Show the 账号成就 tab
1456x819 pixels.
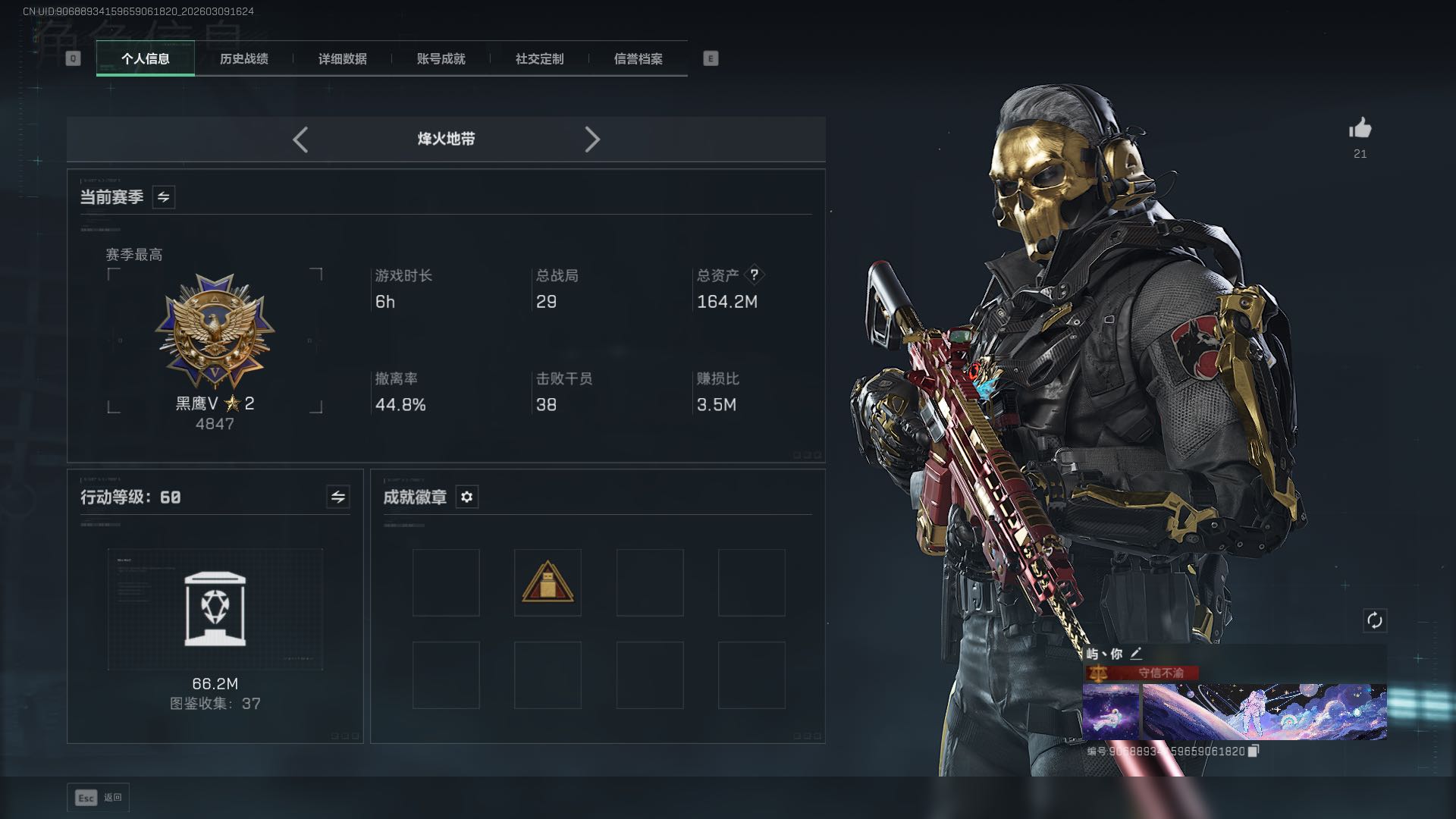[x=441, y=58]
